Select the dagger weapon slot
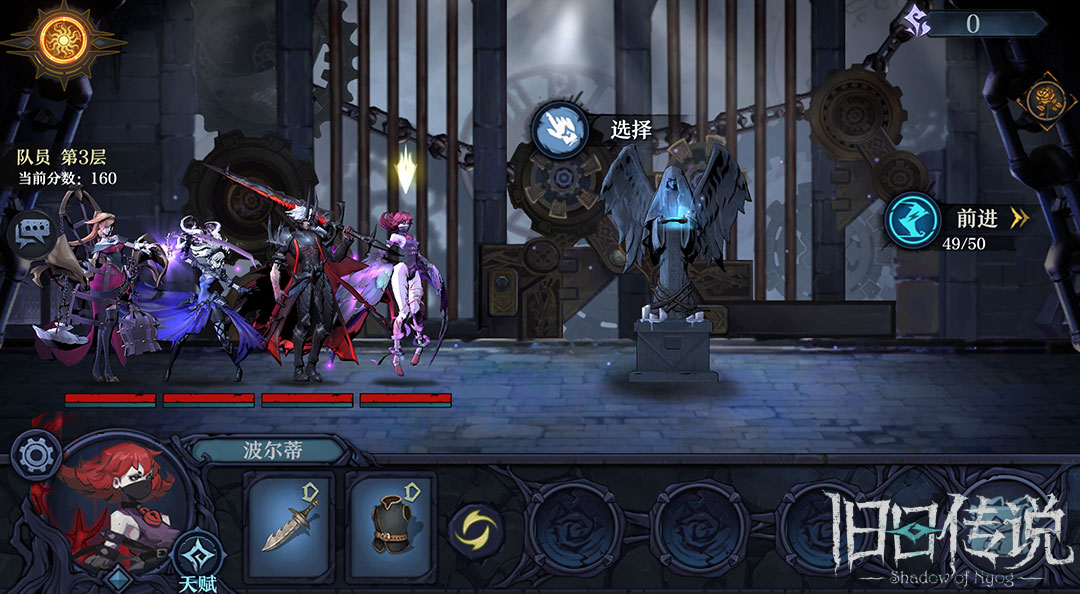 coord(290,526)
